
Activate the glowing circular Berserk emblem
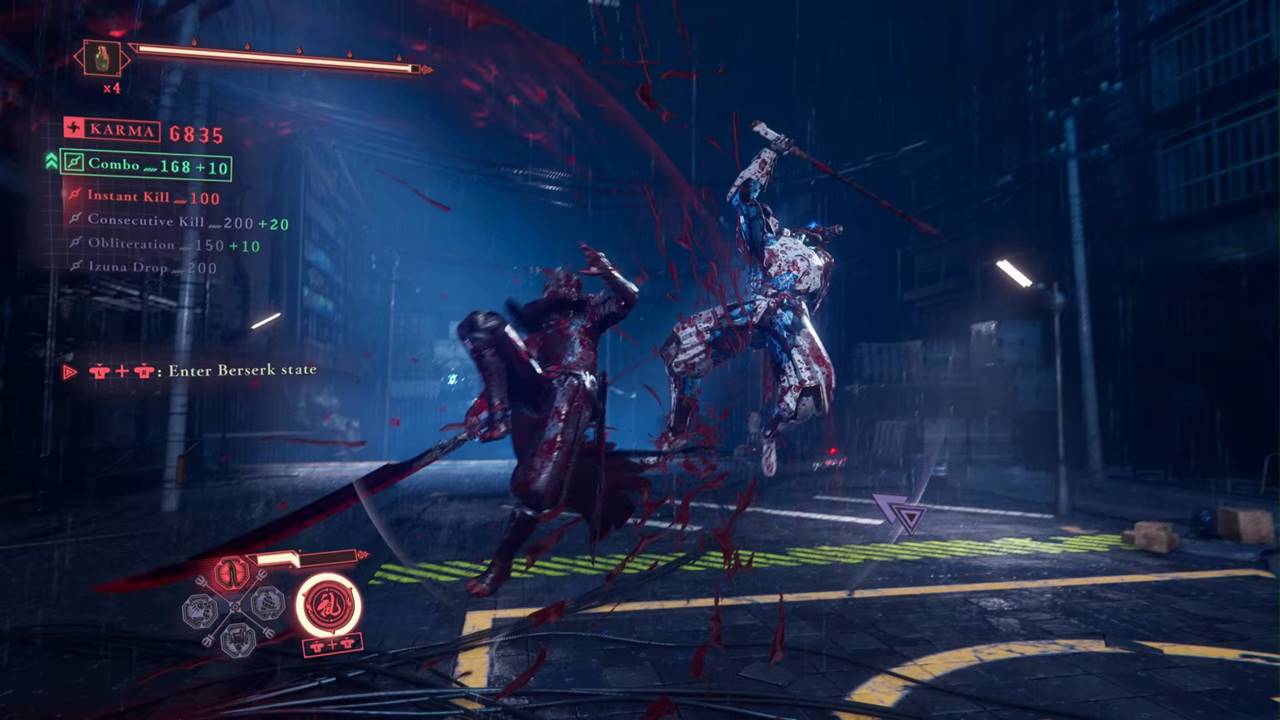[x=328, y=604]
